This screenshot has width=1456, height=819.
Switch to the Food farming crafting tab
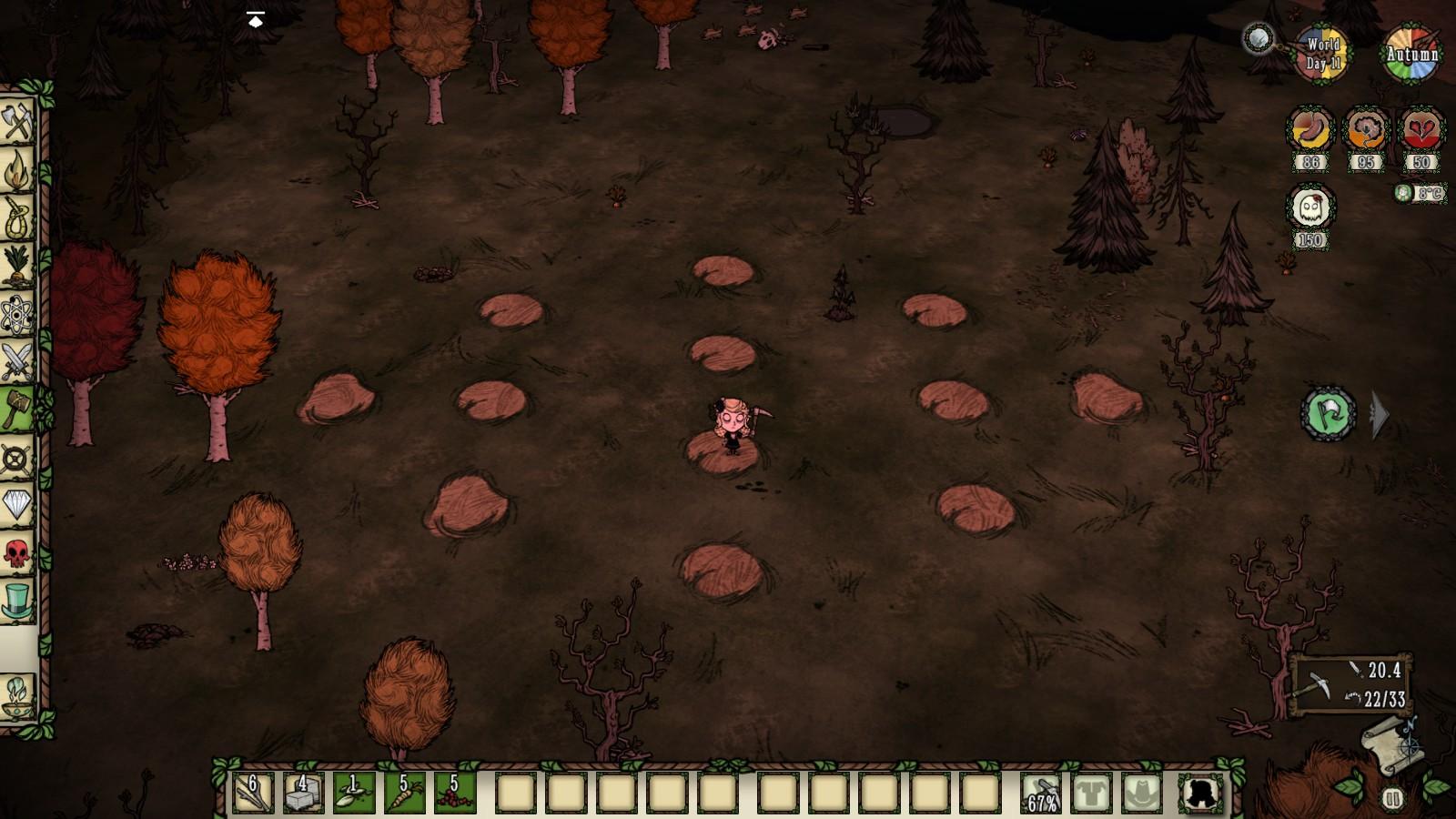tap(17, 266)
